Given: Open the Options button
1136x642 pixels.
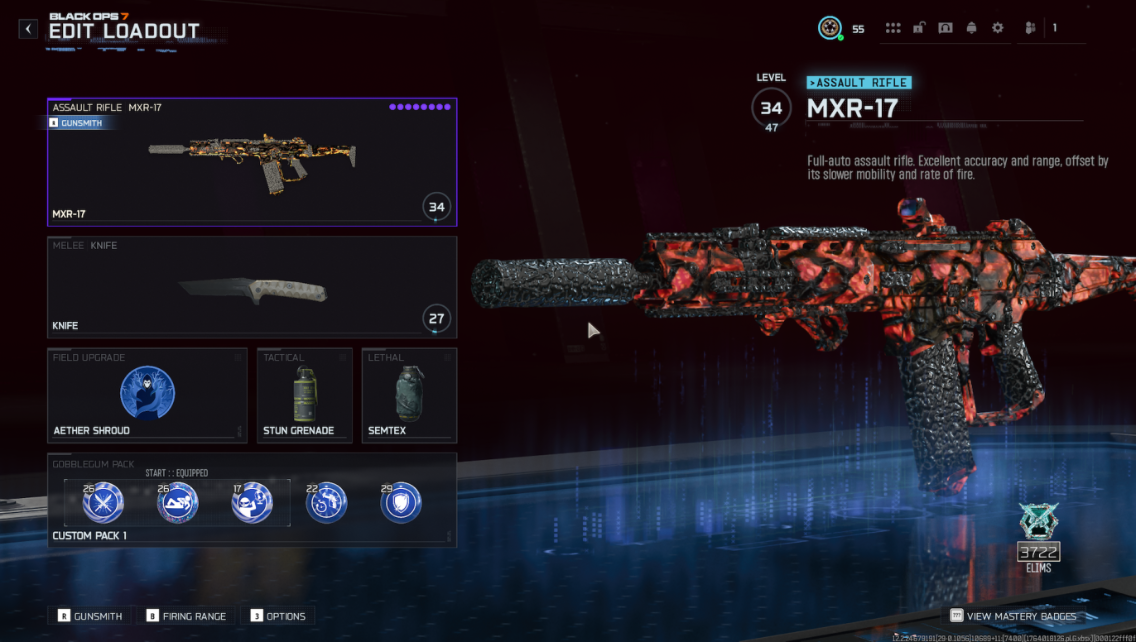Looking at the screenshot, I should pos(278,616).
